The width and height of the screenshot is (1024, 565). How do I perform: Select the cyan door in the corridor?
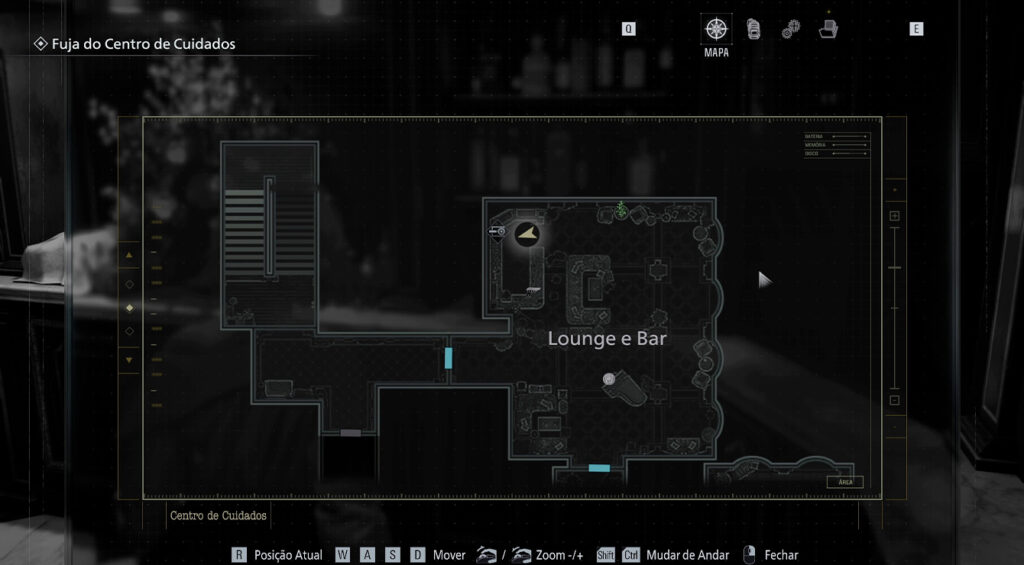449,358
